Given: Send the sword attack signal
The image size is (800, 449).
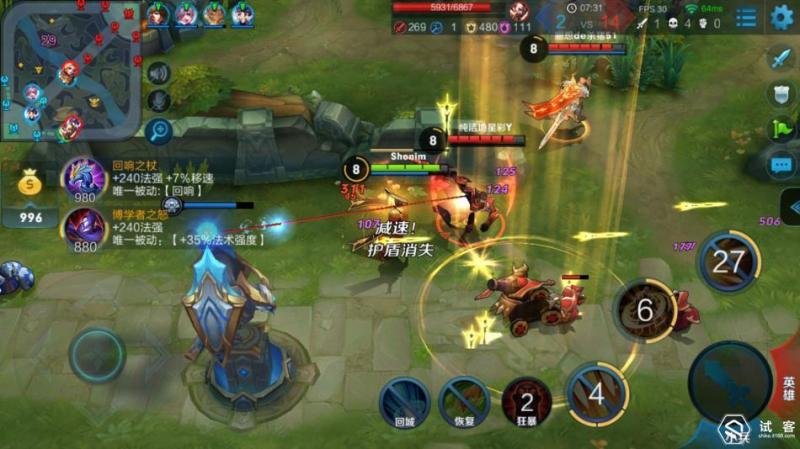Looking at the screenshot, I should [781, 59].
